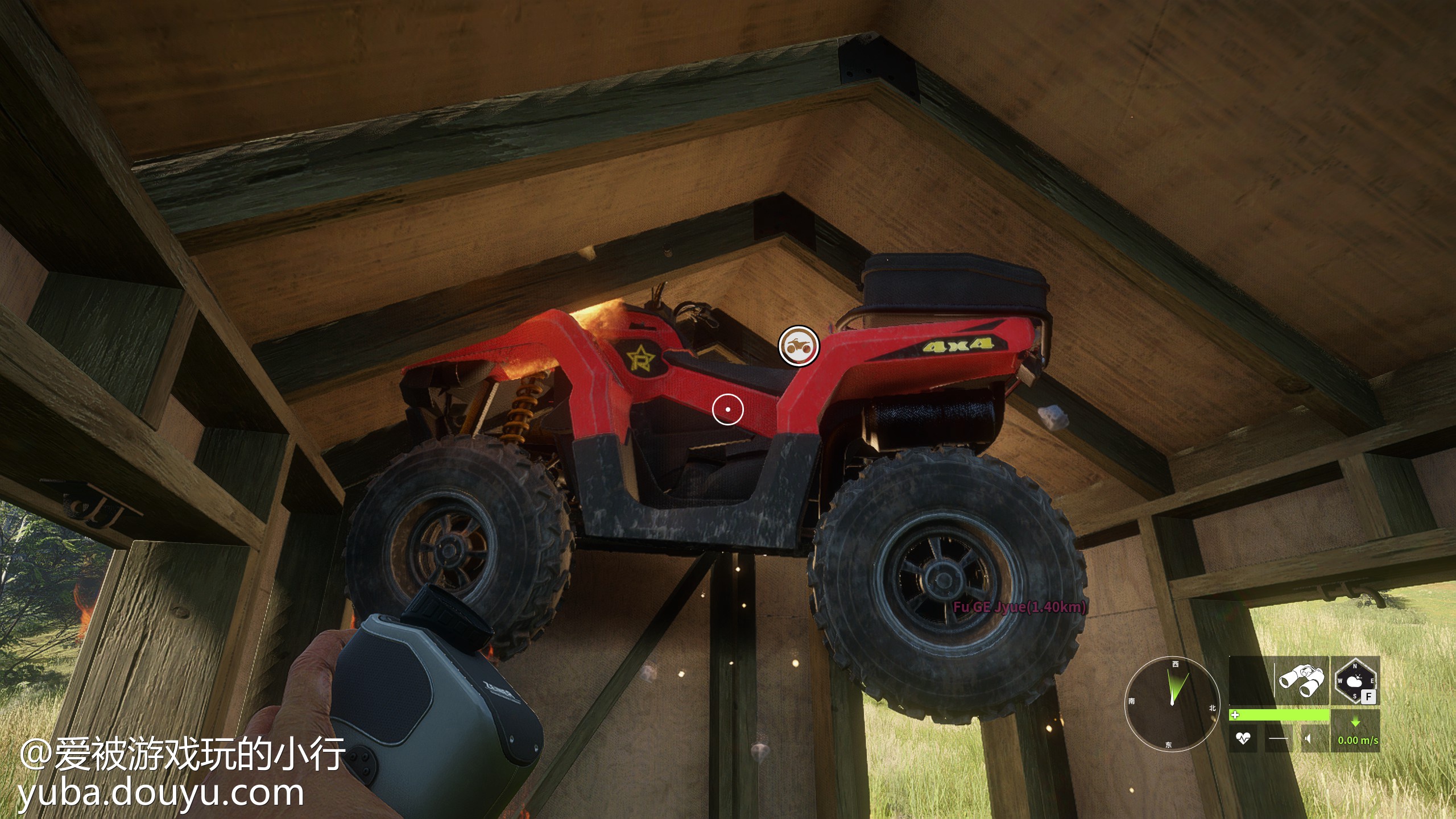Click the ATV vehicle marker icon
Viewport: 1456px width, 819px height.
point(799,346)
